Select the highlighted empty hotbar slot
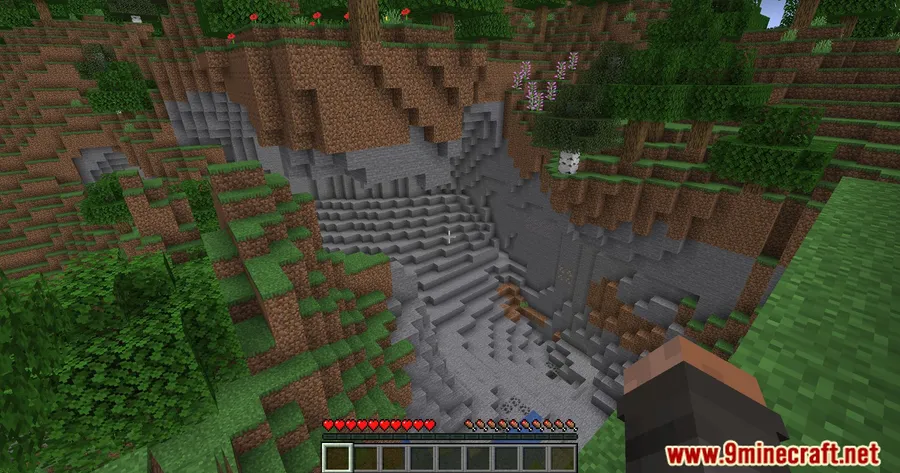Viewport: 900px width, 473px height. click(x=336, y=459)
